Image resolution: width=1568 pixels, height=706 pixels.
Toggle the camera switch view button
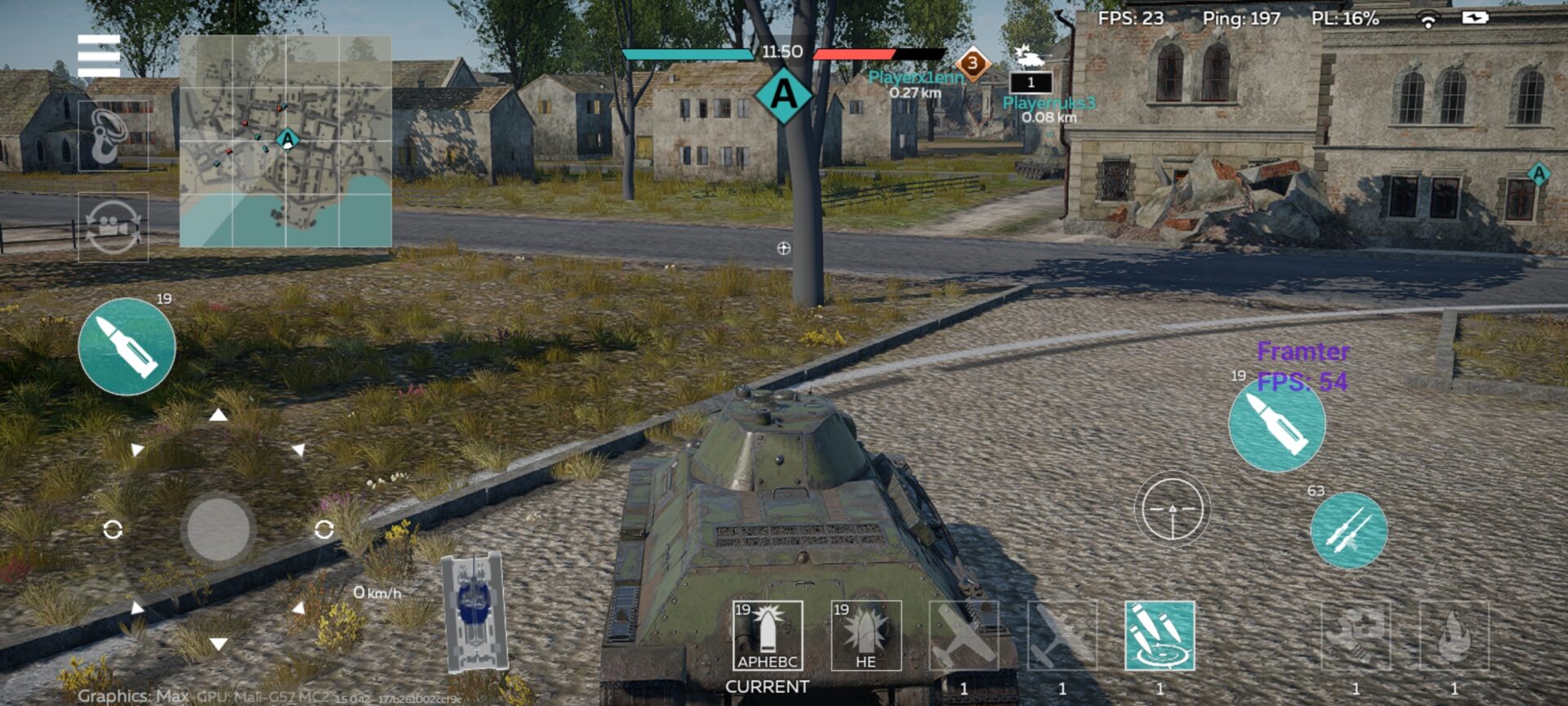click(113, 227)
